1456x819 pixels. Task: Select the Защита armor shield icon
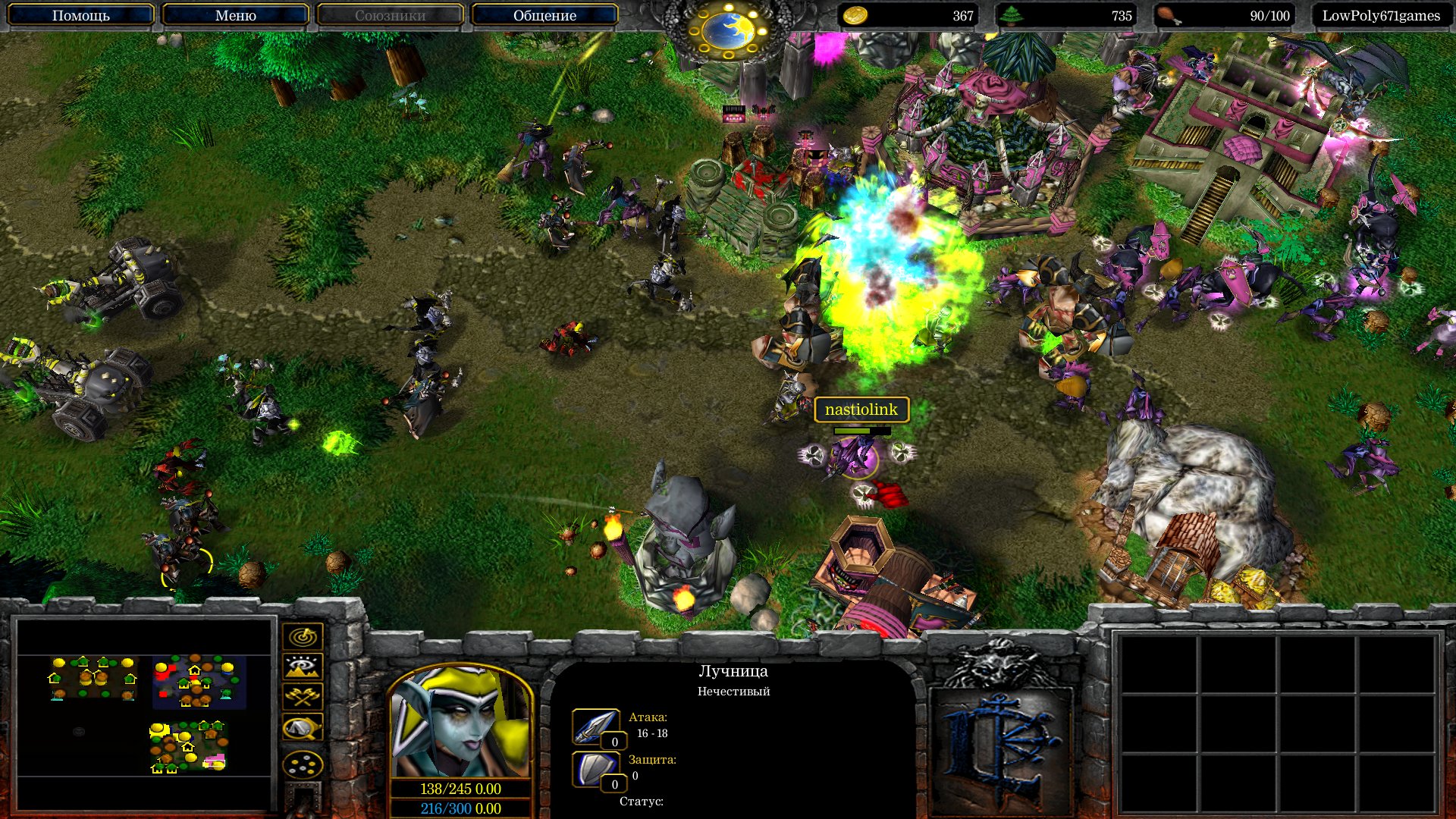point(595,769)
